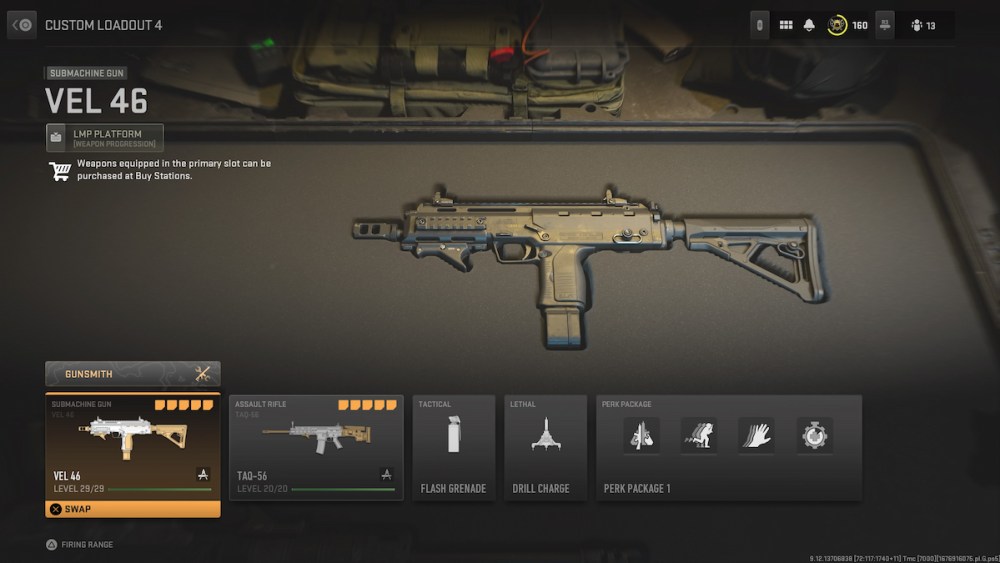Swap the VEL 46 weapon
The width and height of the screenshot is (1000, 563).
tap(132, 509)
